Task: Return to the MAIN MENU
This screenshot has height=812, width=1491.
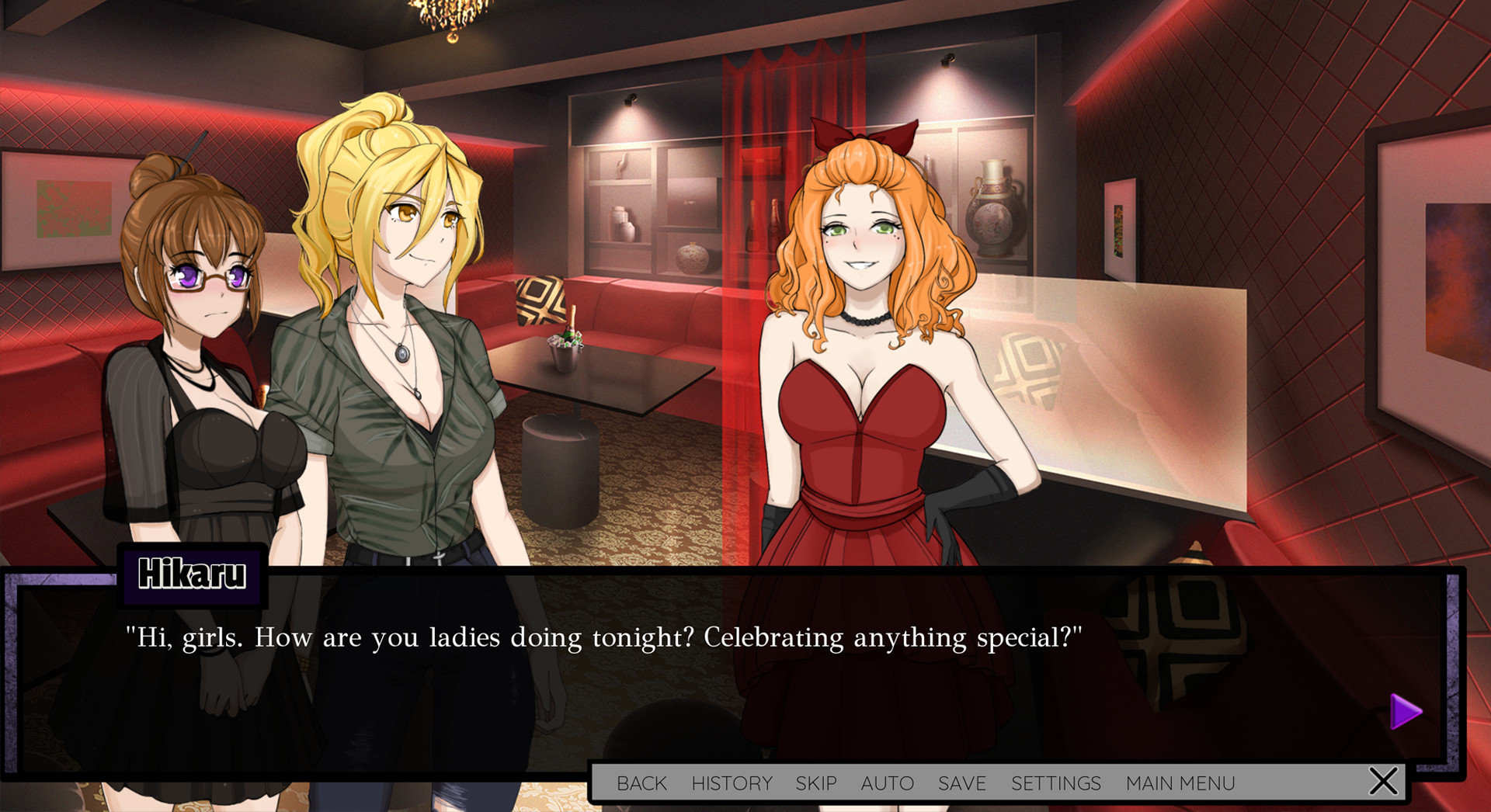Action: point(1180,783)
